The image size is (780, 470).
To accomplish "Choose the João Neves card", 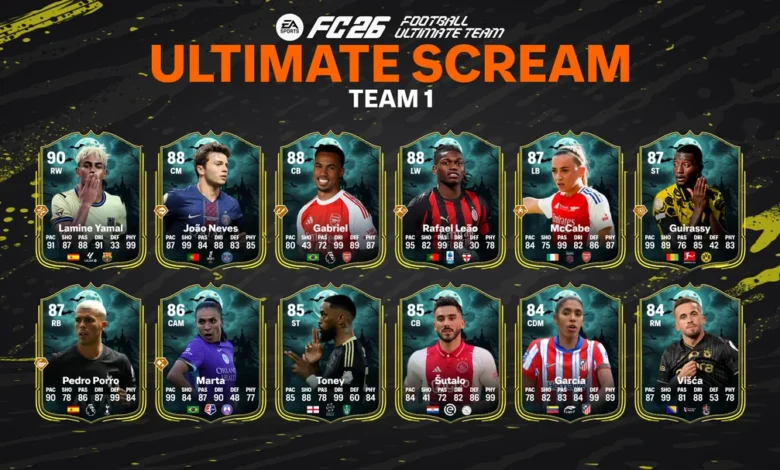I will 210,198.
